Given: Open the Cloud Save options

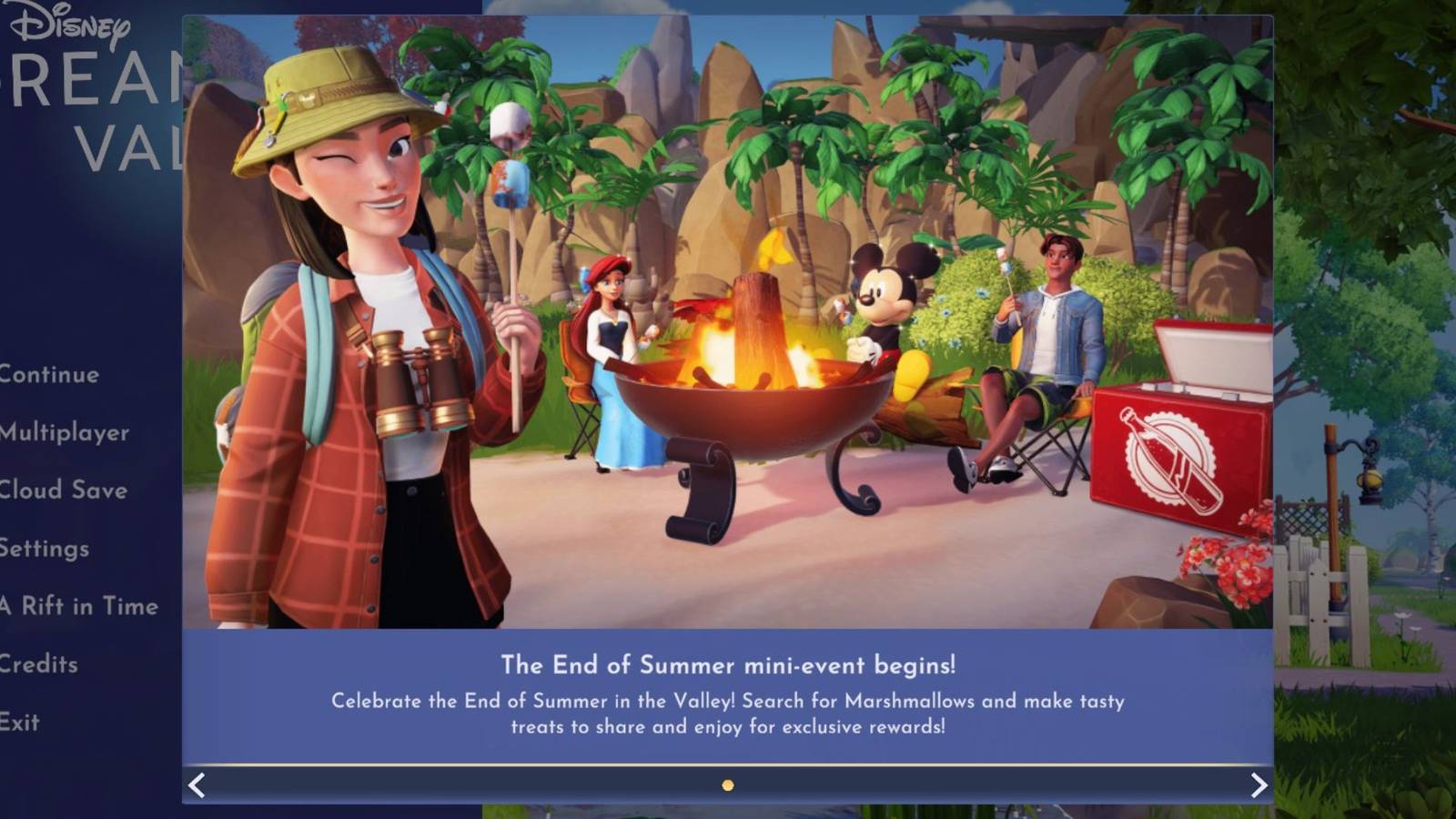Looking at the screenshot, I should tap(63, 491).
